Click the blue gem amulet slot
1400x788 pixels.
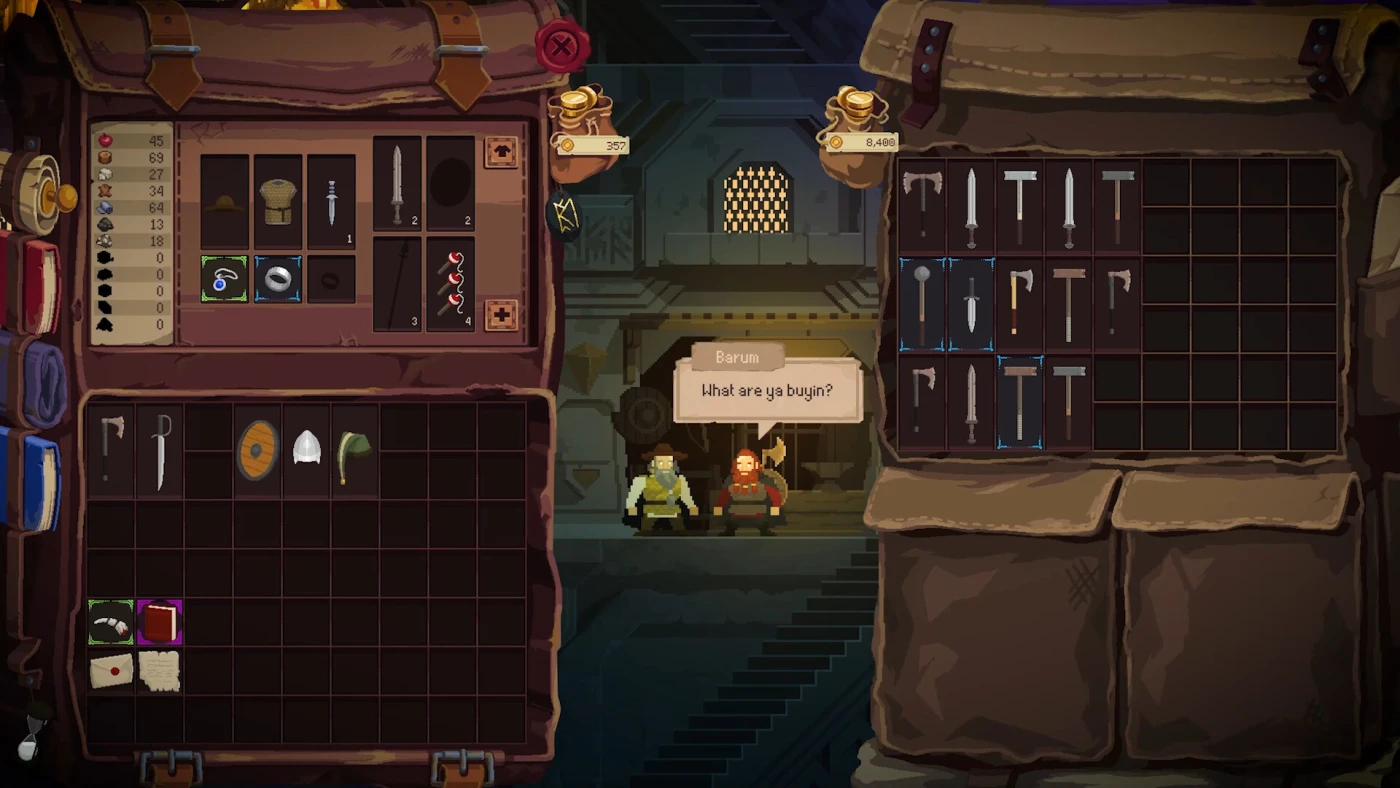(224, 279)
